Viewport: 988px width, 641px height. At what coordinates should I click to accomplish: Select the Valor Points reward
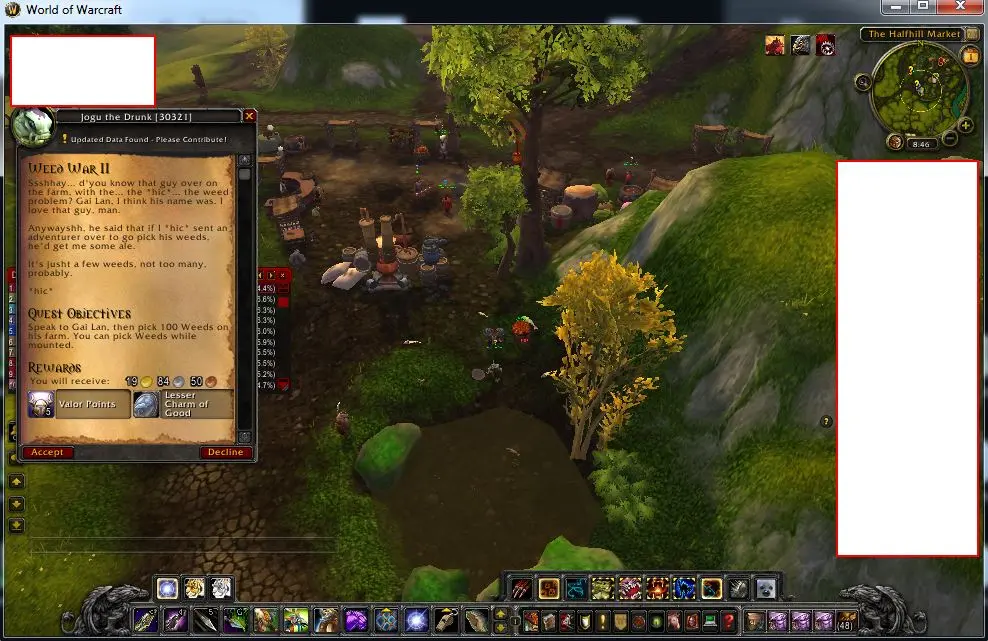point(79,404)
